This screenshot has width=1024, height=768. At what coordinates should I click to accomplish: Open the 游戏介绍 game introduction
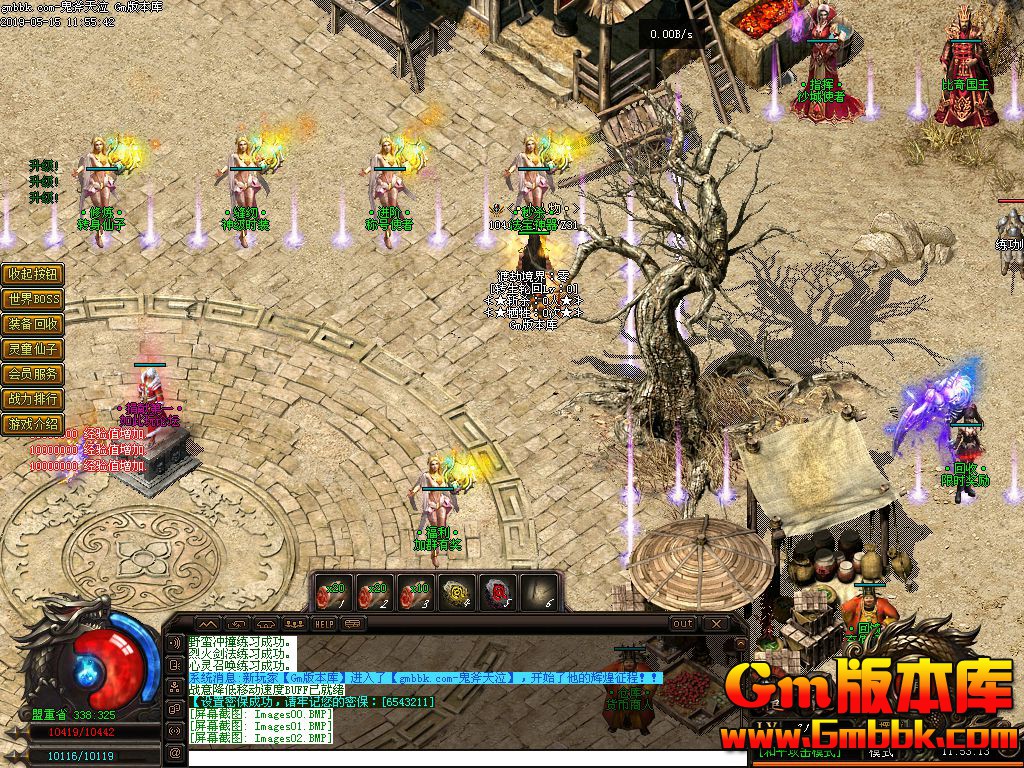pos(34,424)
